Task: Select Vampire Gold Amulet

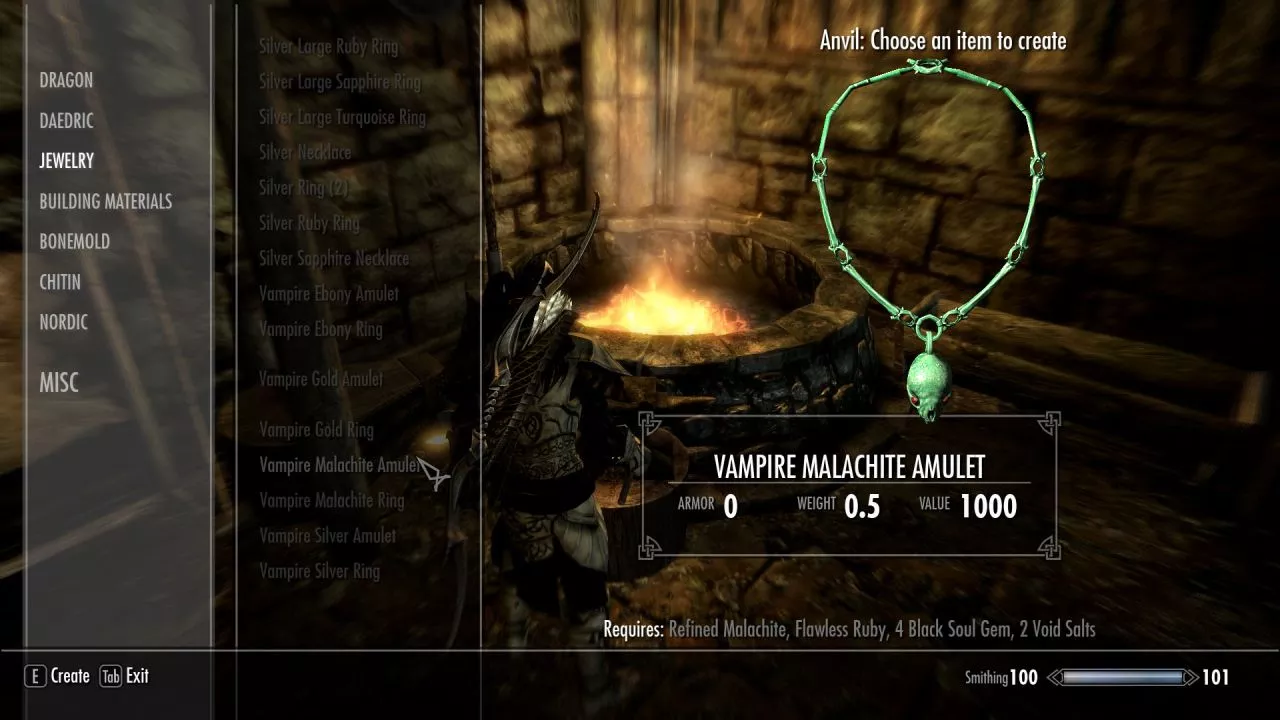Action: (321, 379)
